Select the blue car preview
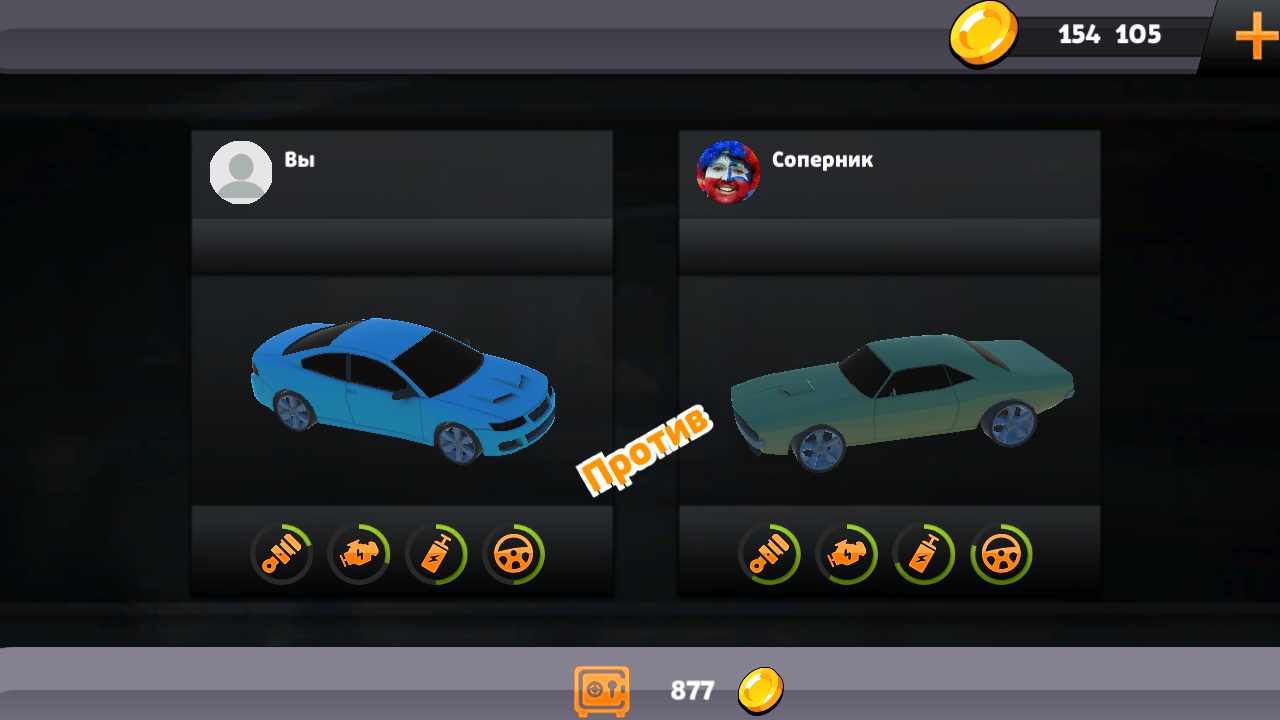The image size is (1280, 720). point(400,390)
